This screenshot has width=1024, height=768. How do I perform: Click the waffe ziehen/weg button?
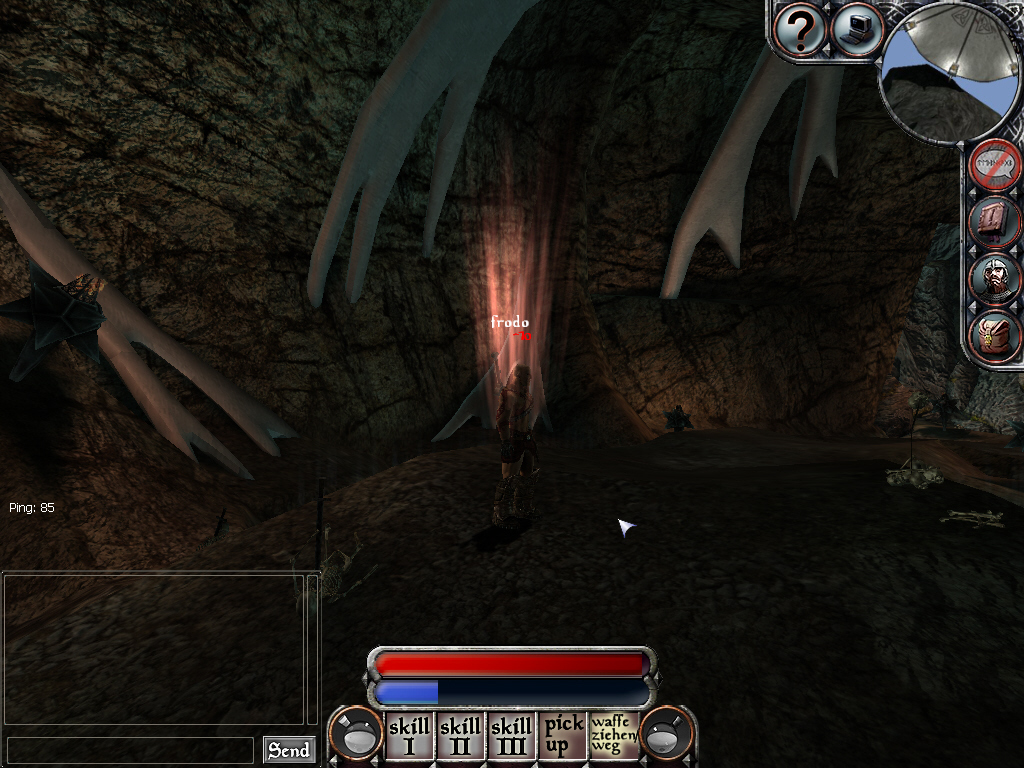pyautogui.click(x=614, y=737)
